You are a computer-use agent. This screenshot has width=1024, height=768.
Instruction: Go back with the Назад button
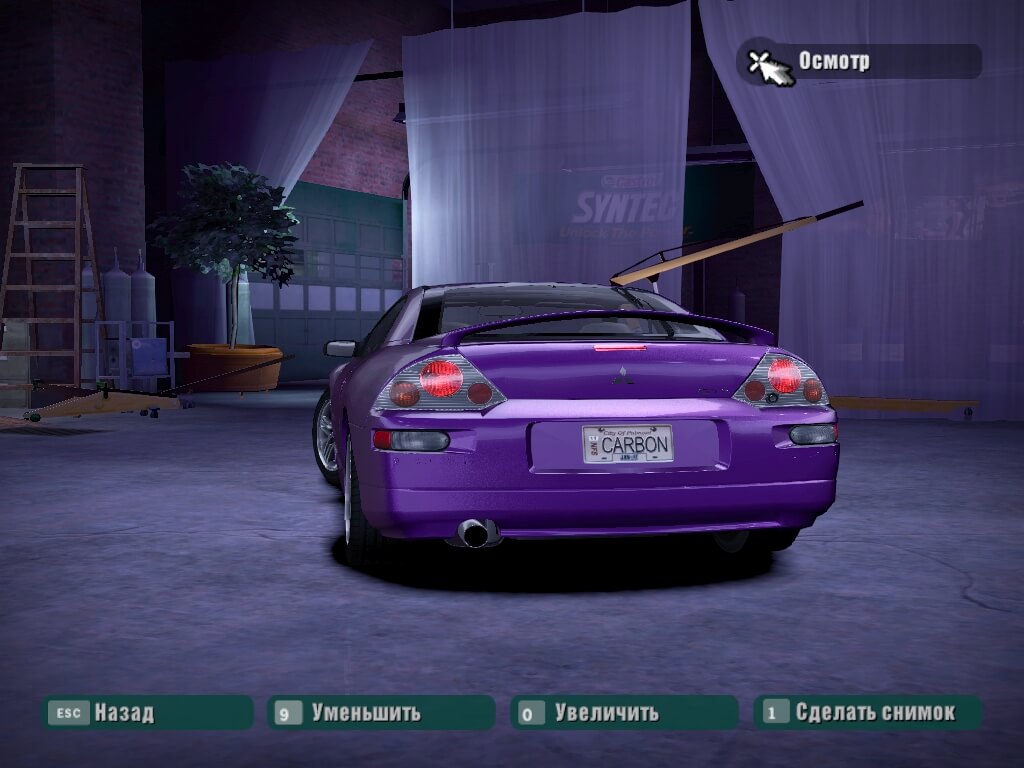pyautogui.click(x=146, y=712)
